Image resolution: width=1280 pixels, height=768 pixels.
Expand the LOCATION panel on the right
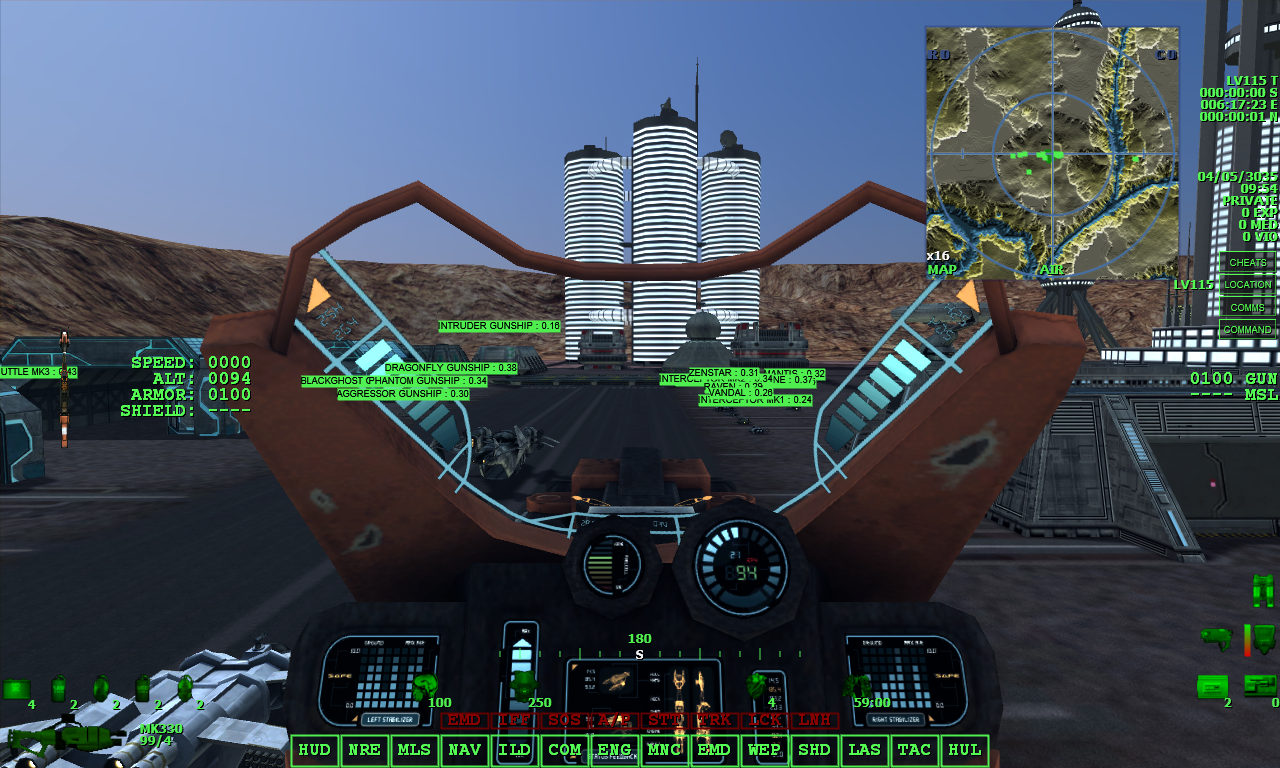tap(1248, 284)
